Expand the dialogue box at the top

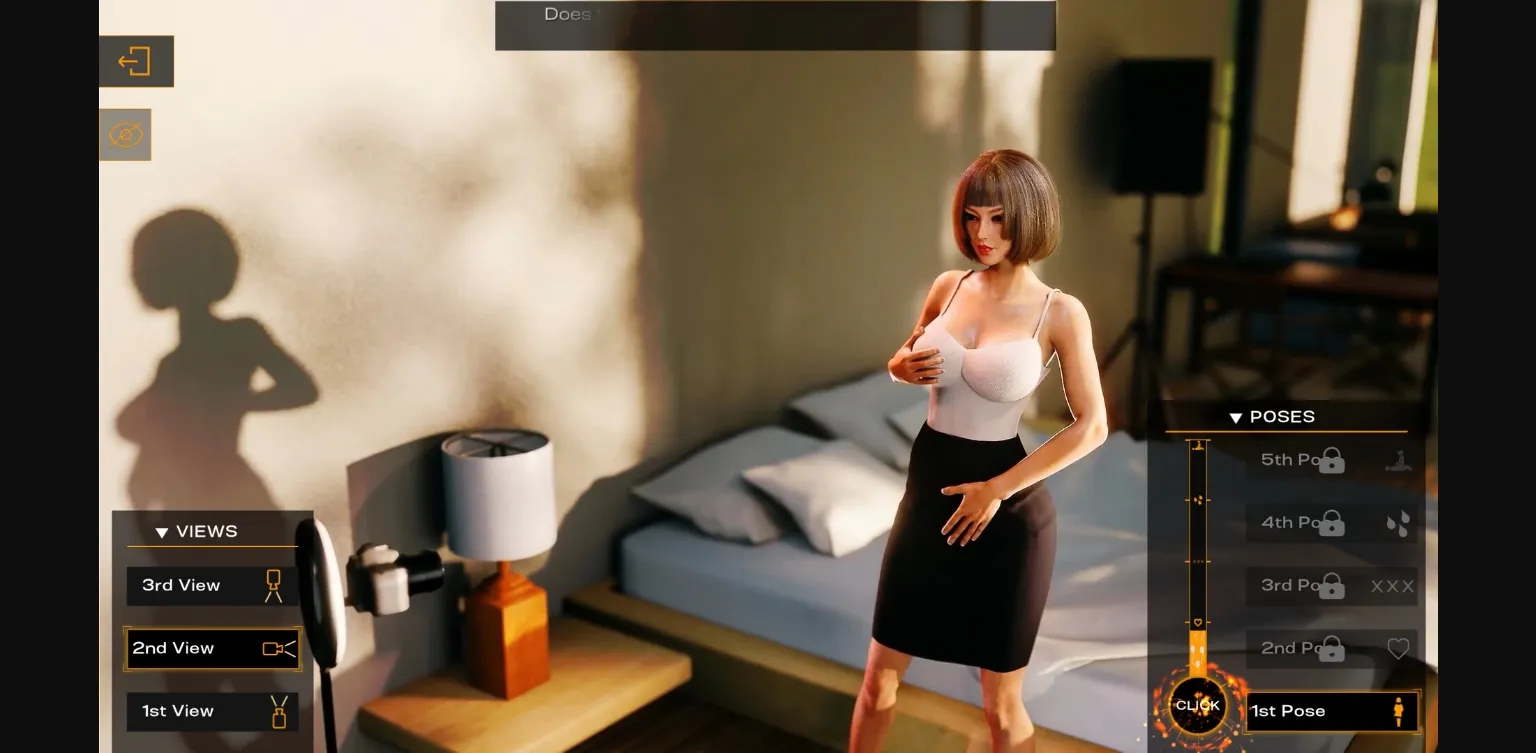775,25
